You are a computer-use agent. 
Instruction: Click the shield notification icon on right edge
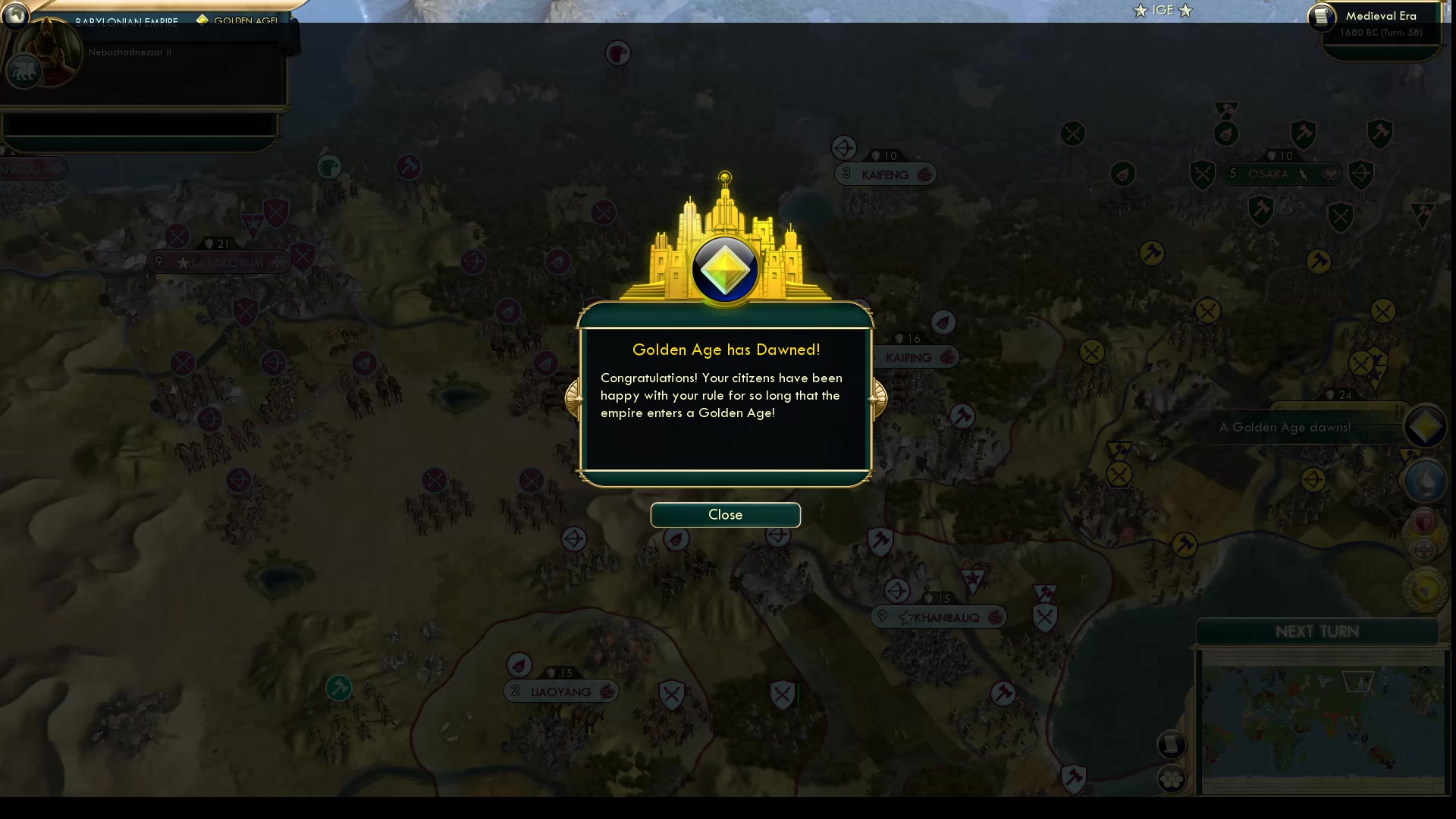pos(1423,521)
